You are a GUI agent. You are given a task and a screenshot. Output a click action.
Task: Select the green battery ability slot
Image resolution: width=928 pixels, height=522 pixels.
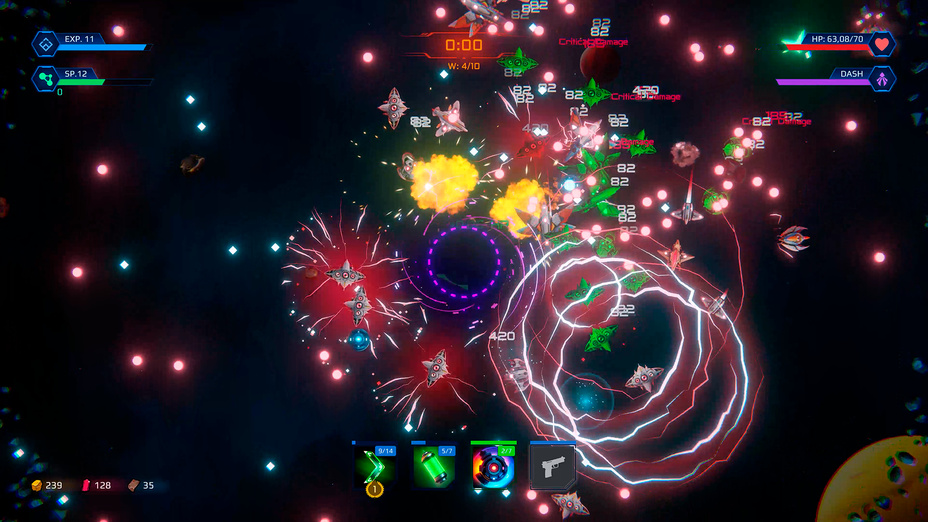434,467
